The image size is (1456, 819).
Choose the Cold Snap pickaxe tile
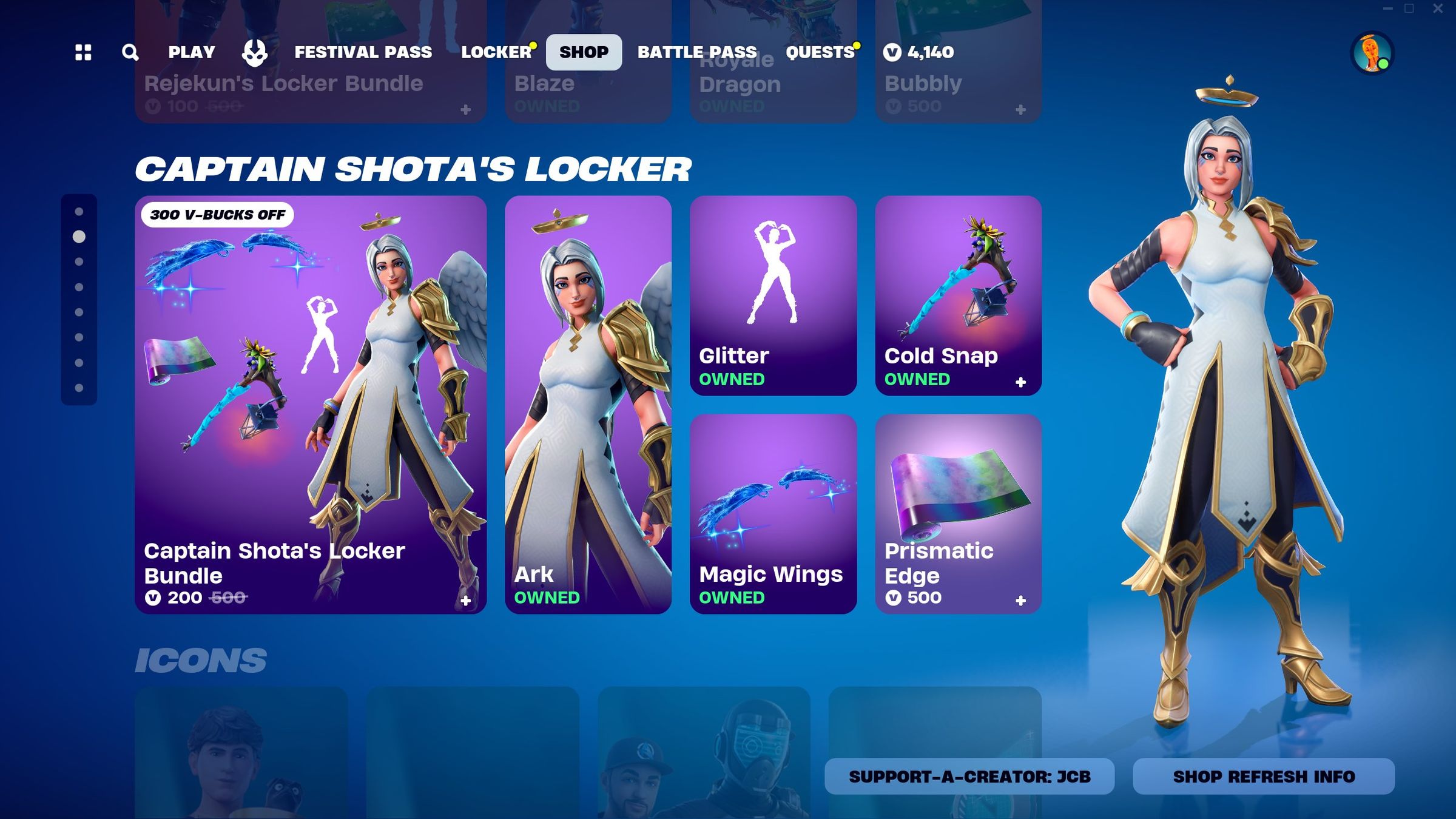pyautogui.click(x=958, y=295)
